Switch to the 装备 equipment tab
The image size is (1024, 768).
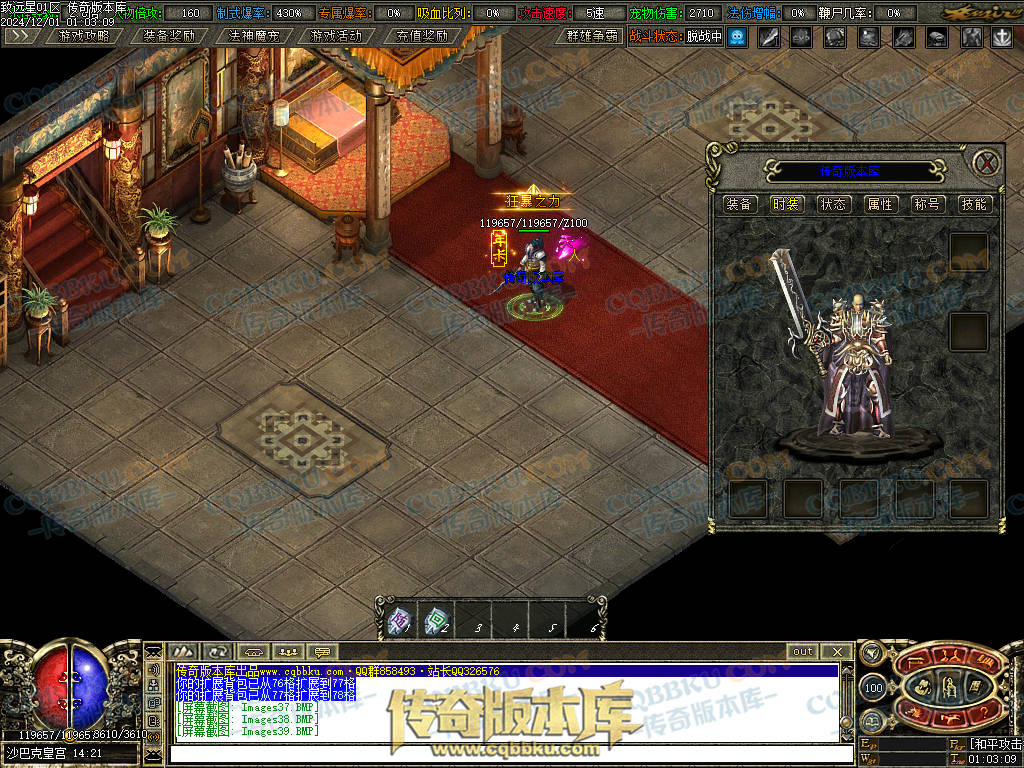point(740,204)
